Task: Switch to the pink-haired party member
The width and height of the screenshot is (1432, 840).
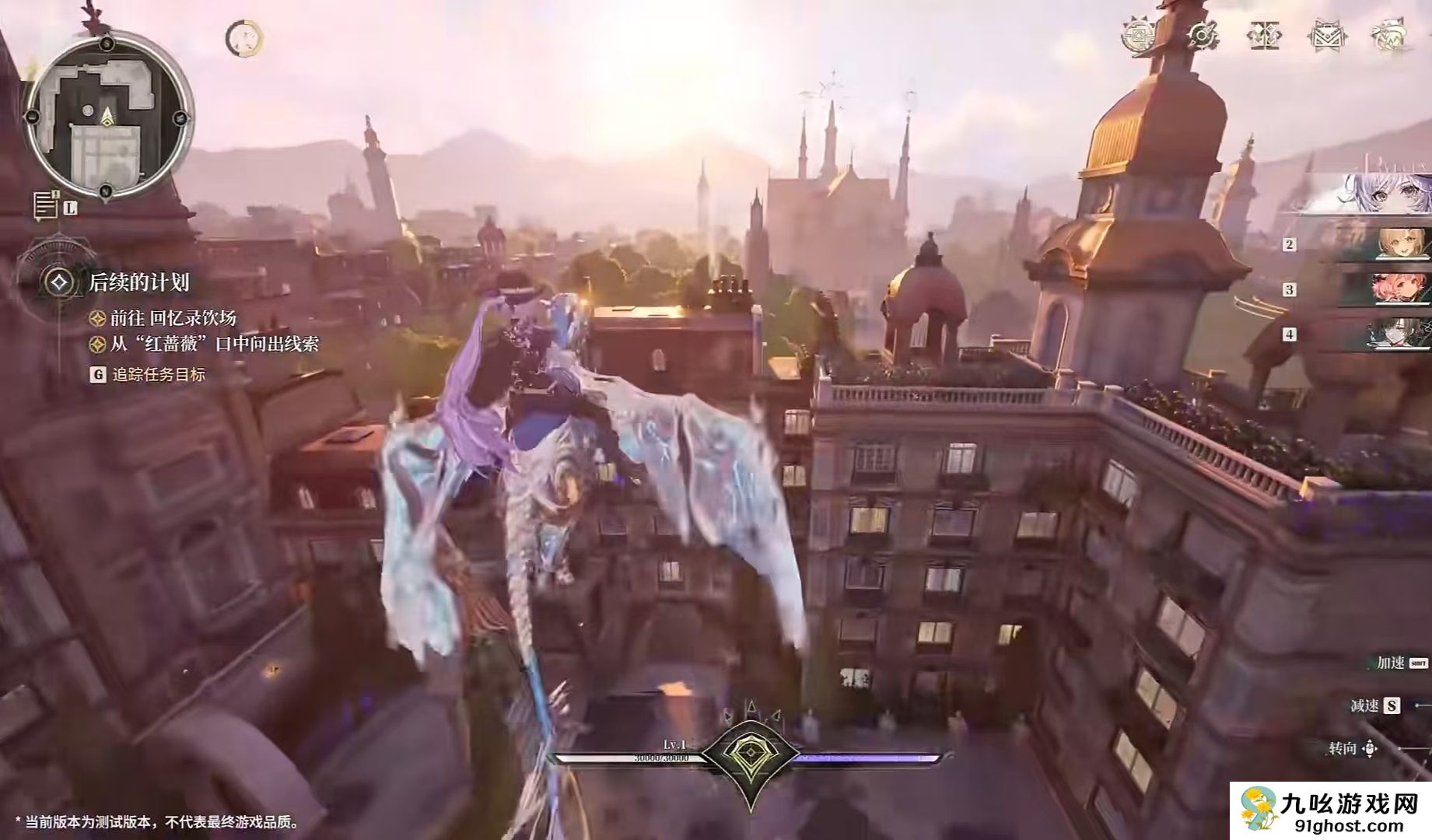Action: click(1399, 289)
